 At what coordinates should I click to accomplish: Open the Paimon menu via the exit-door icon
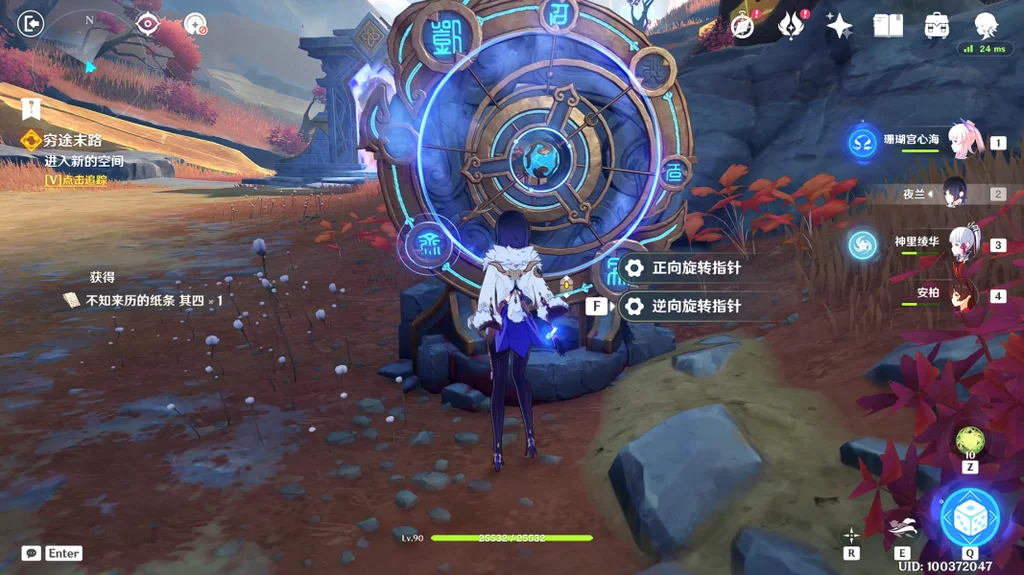tap(31, 22)
